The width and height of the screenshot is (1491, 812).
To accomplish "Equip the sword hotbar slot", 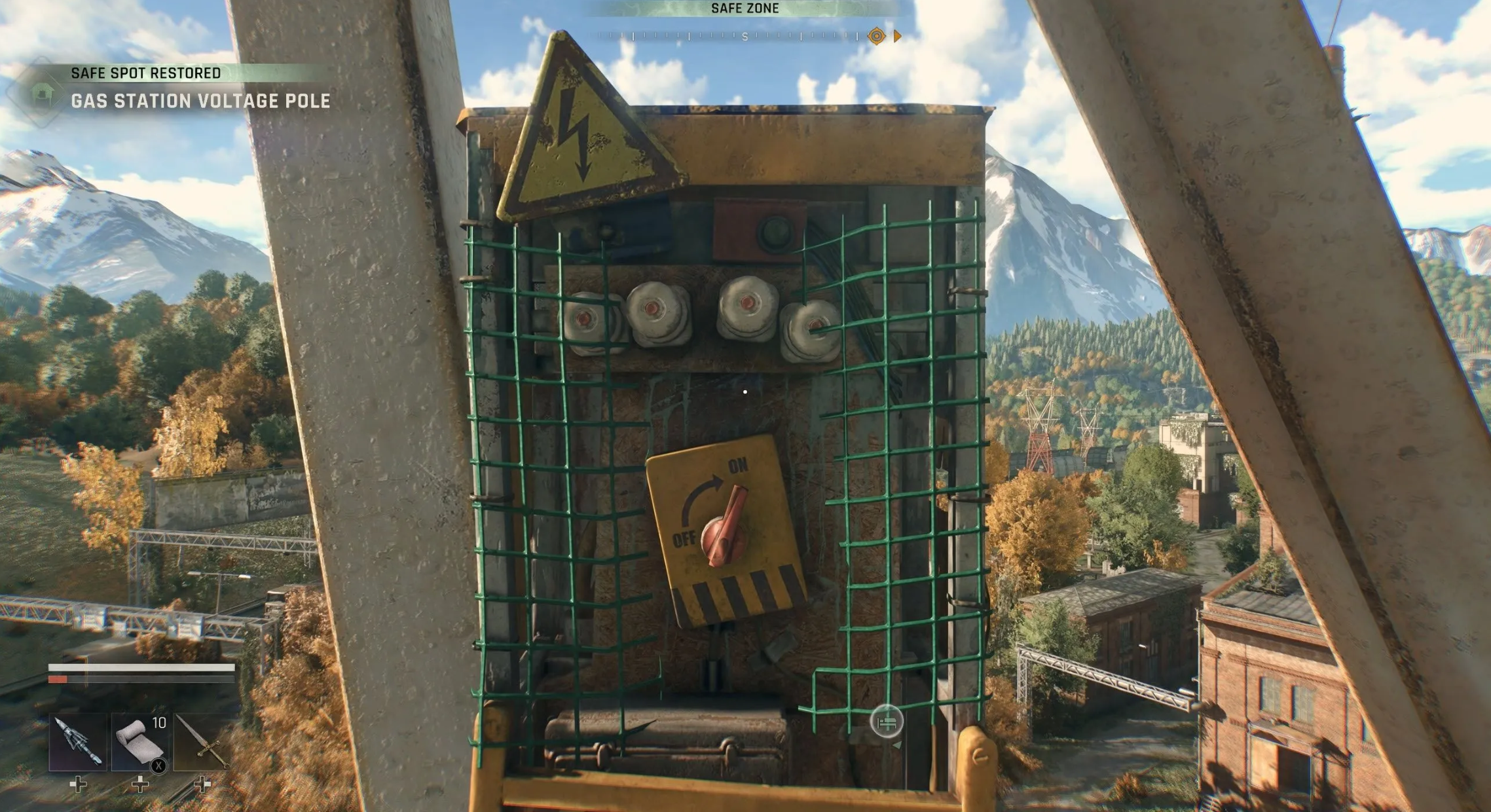I will (x=202, y=742).
